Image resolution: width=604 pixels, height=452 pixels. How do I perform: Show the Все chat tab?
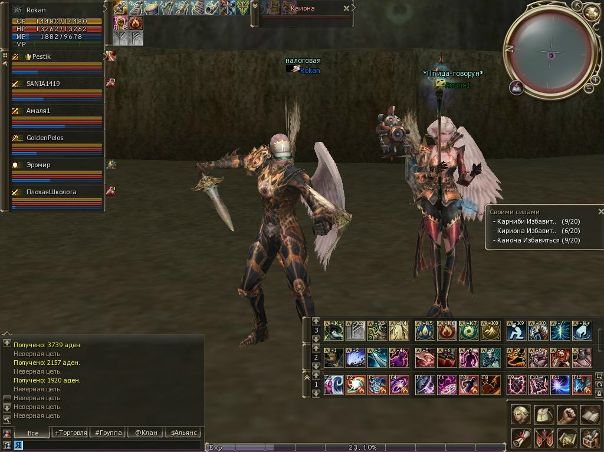pos(32,432)
